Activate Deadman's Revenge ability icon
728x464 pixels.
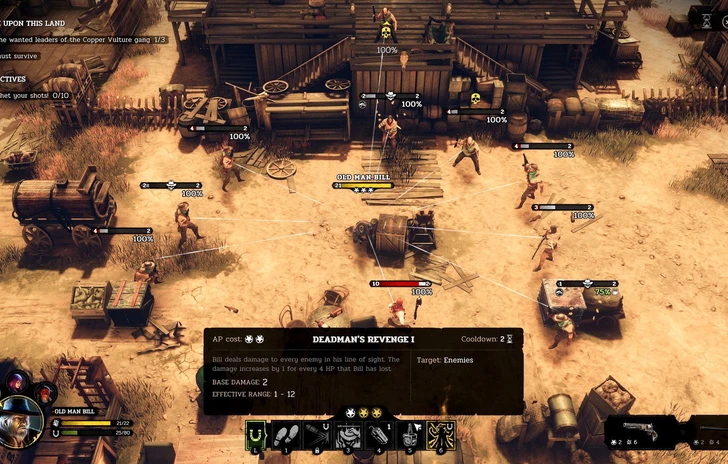click(x=441, y=434)
